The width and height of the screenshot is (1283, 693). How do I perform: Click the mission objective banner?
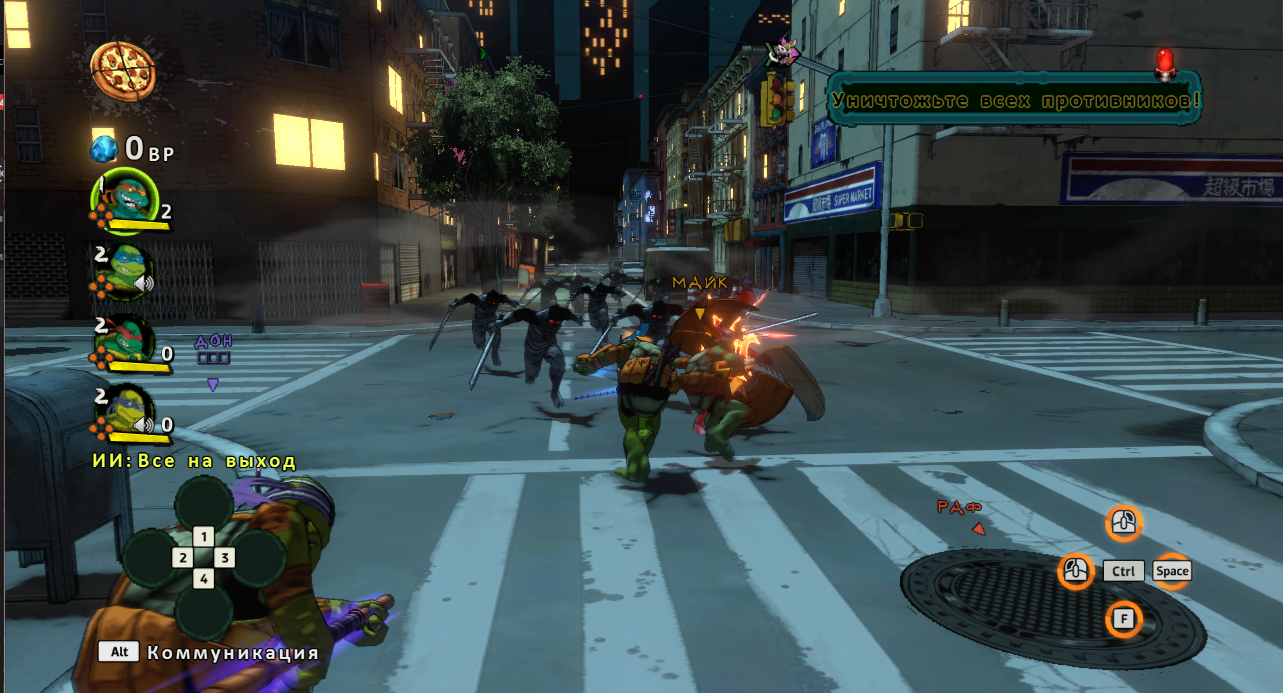[1014, 101]
